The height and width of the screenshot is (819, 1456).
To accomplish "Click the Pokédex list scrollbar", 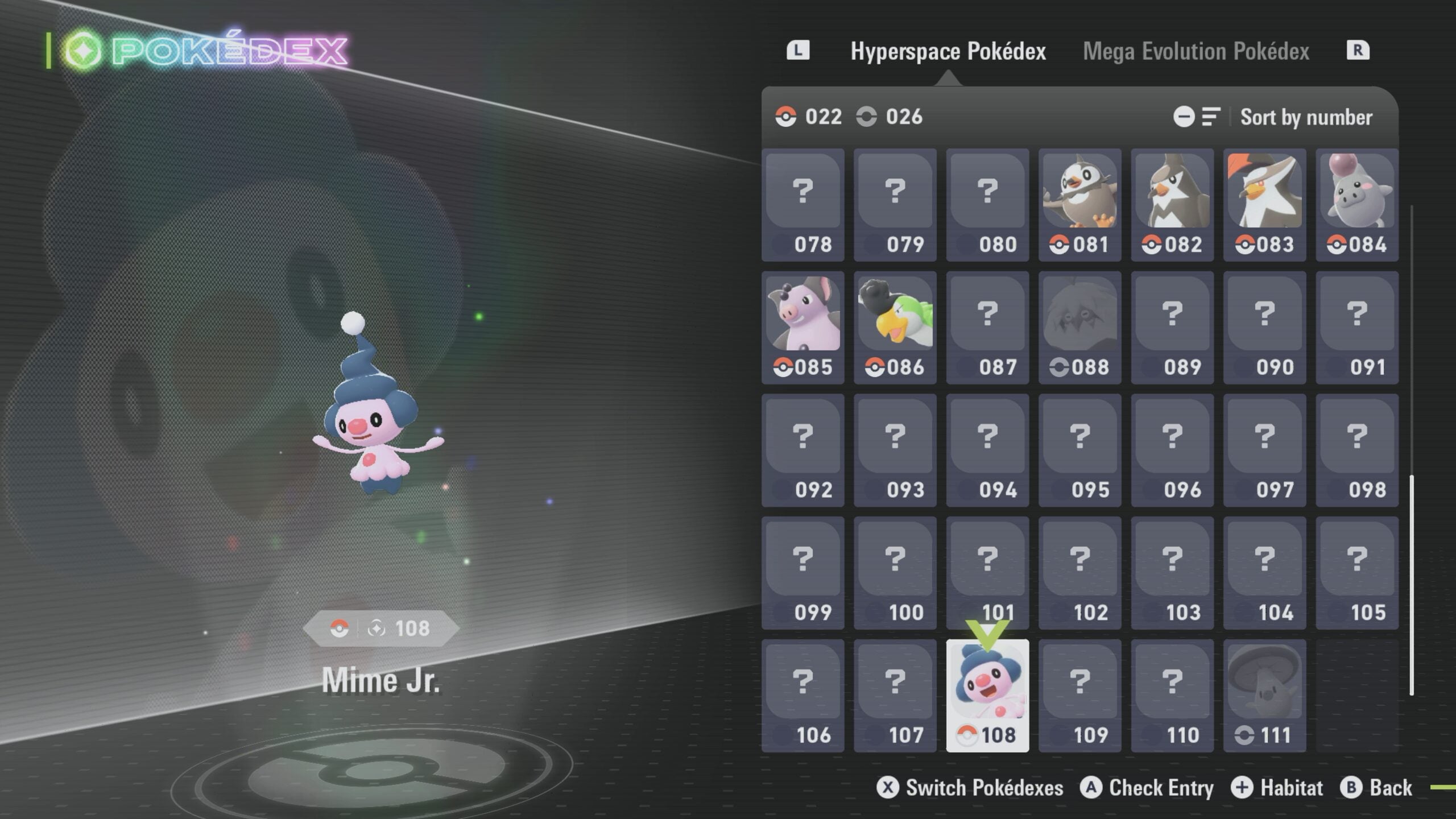I will (1412, 585).
